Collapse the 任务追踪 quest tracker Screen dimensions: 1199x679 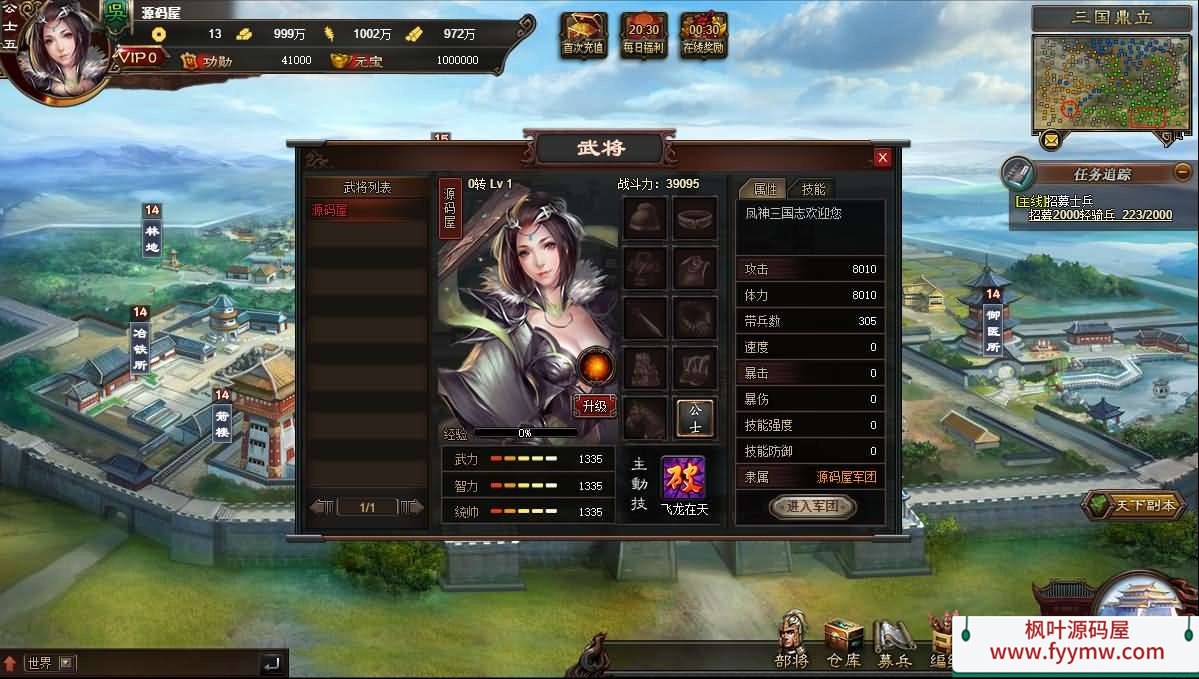1183,171
